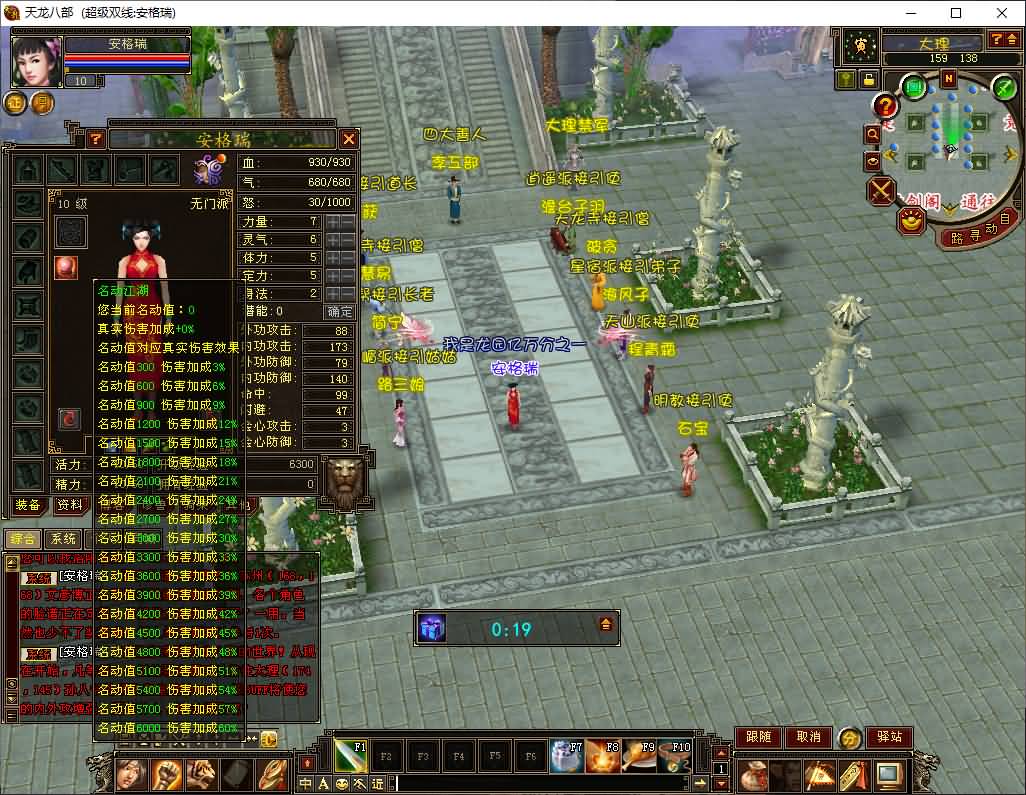The width and height of the screenshot is (1026, 795).
Task: Use the F9 roast chicken leg item
Action: coord(637,755)
